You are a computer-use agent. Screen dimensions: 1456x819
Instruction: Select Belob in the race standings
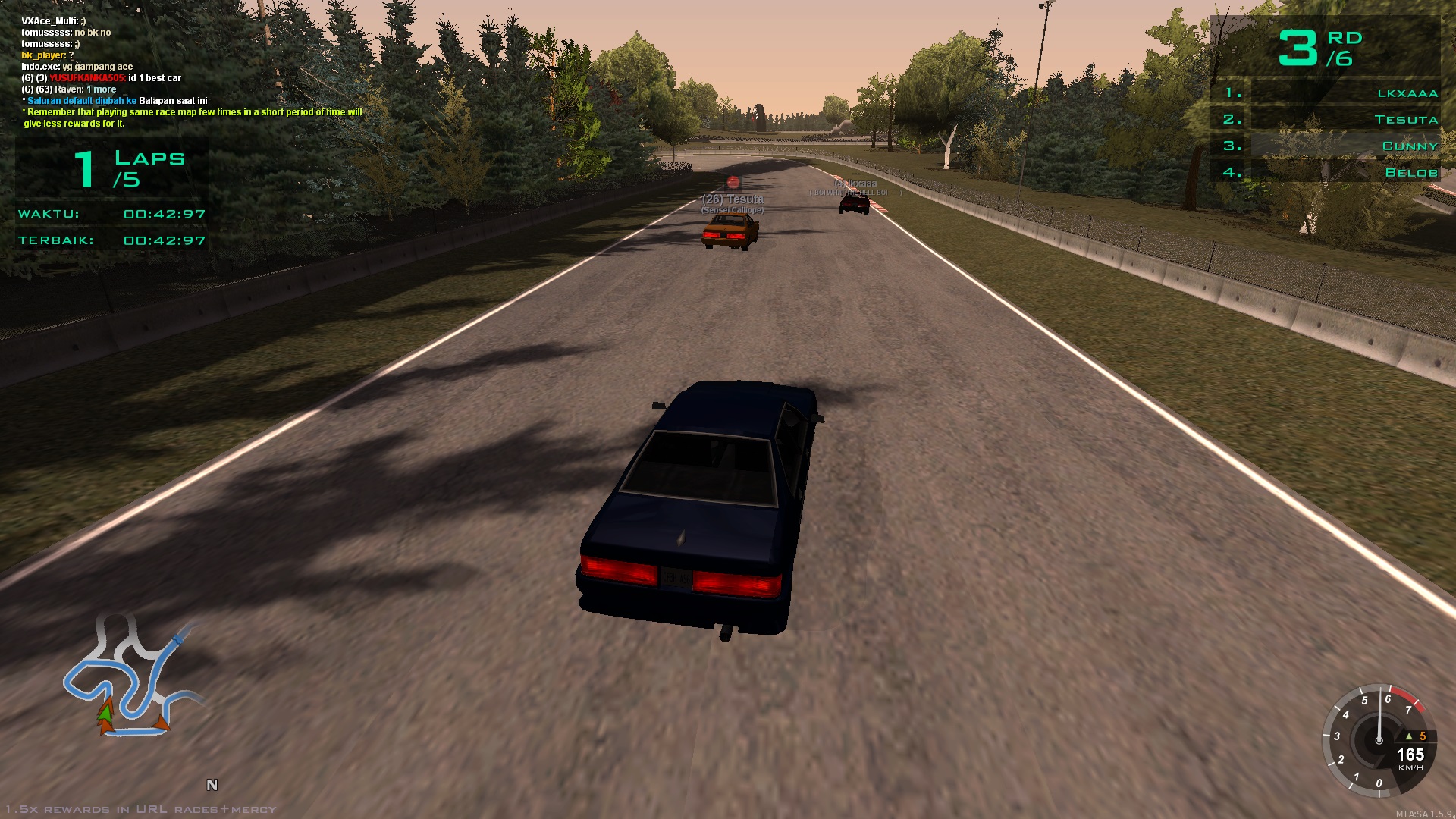point(1344,172)
